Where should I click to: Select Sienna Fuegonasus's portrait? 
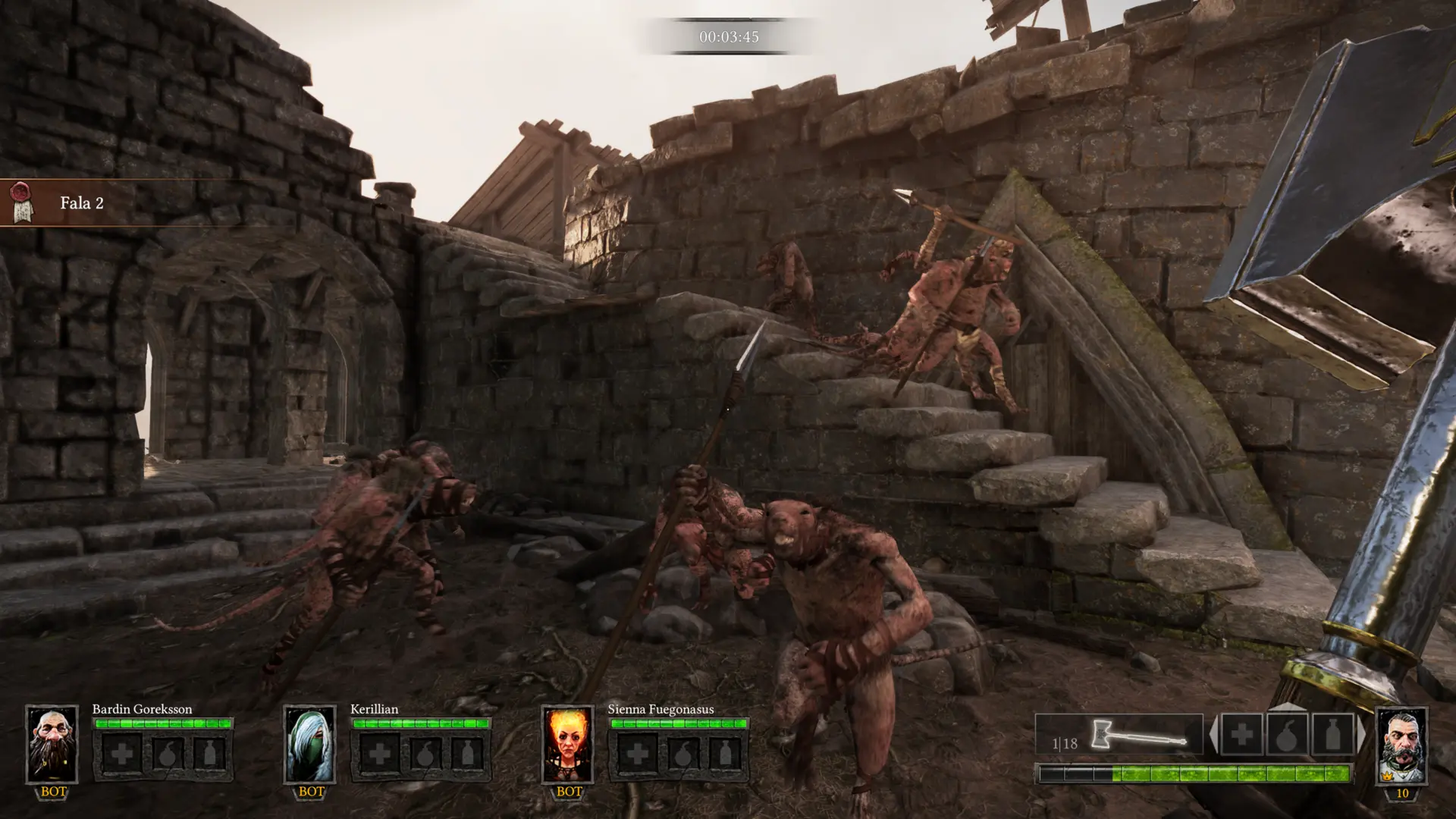pos(567,744)
